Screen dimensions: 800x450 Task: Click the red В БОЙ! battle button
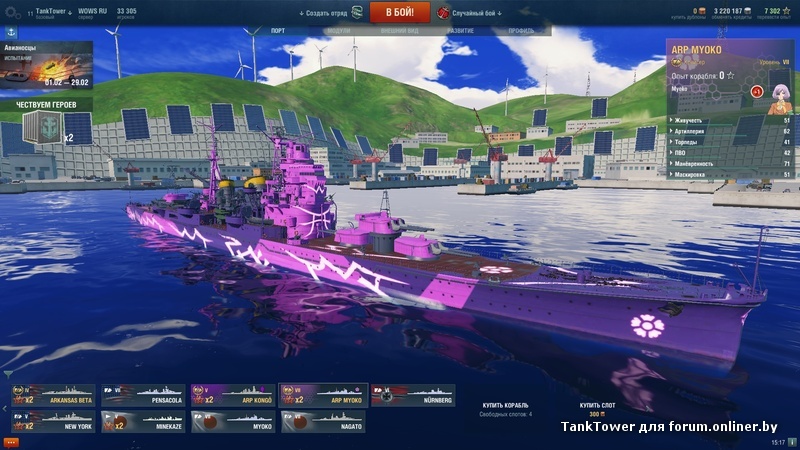pyautogui.click(x=400, y=12)
